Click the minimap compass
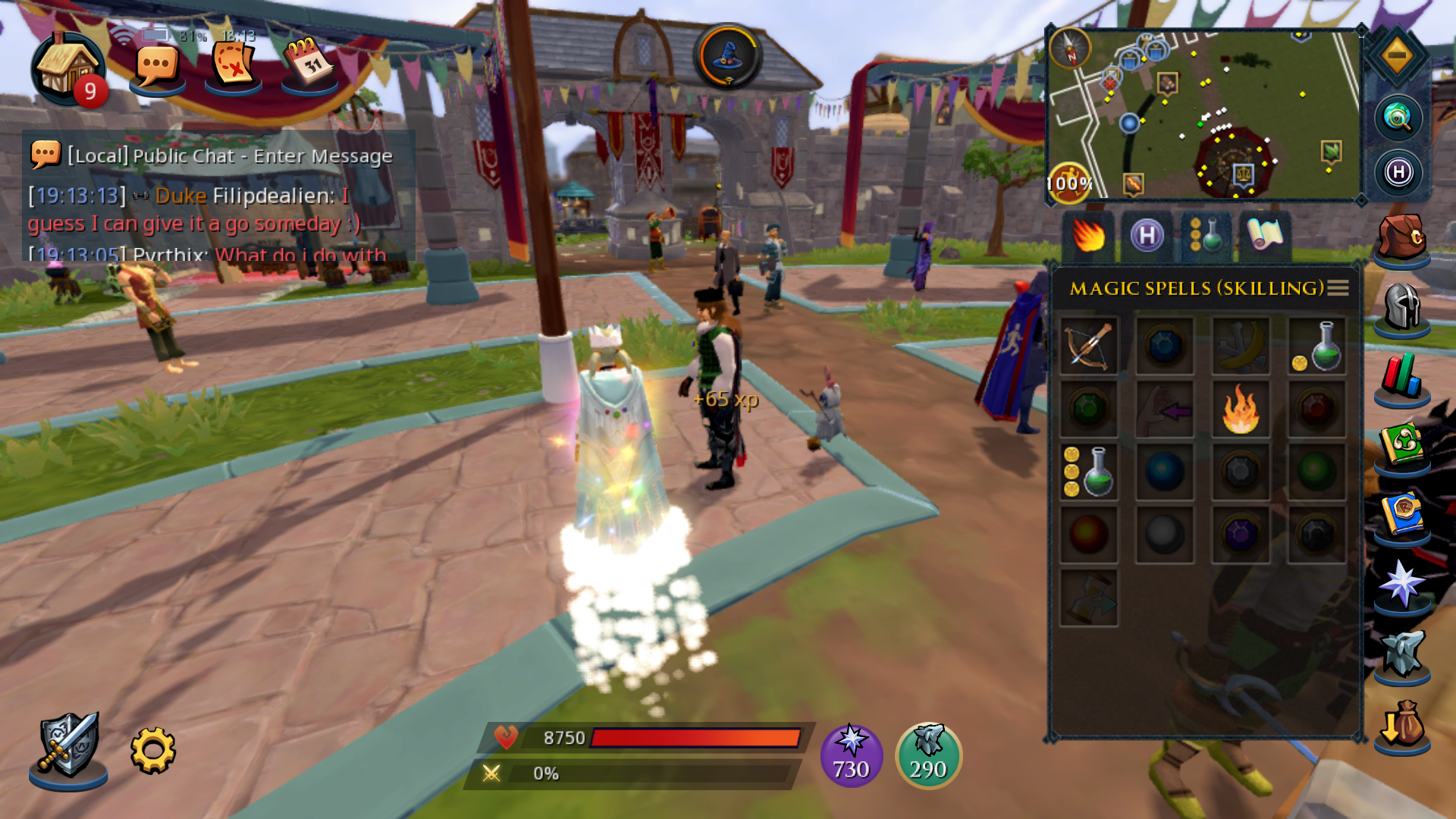The height and width of the screenshot is (819, 1456). point(1070,48)
